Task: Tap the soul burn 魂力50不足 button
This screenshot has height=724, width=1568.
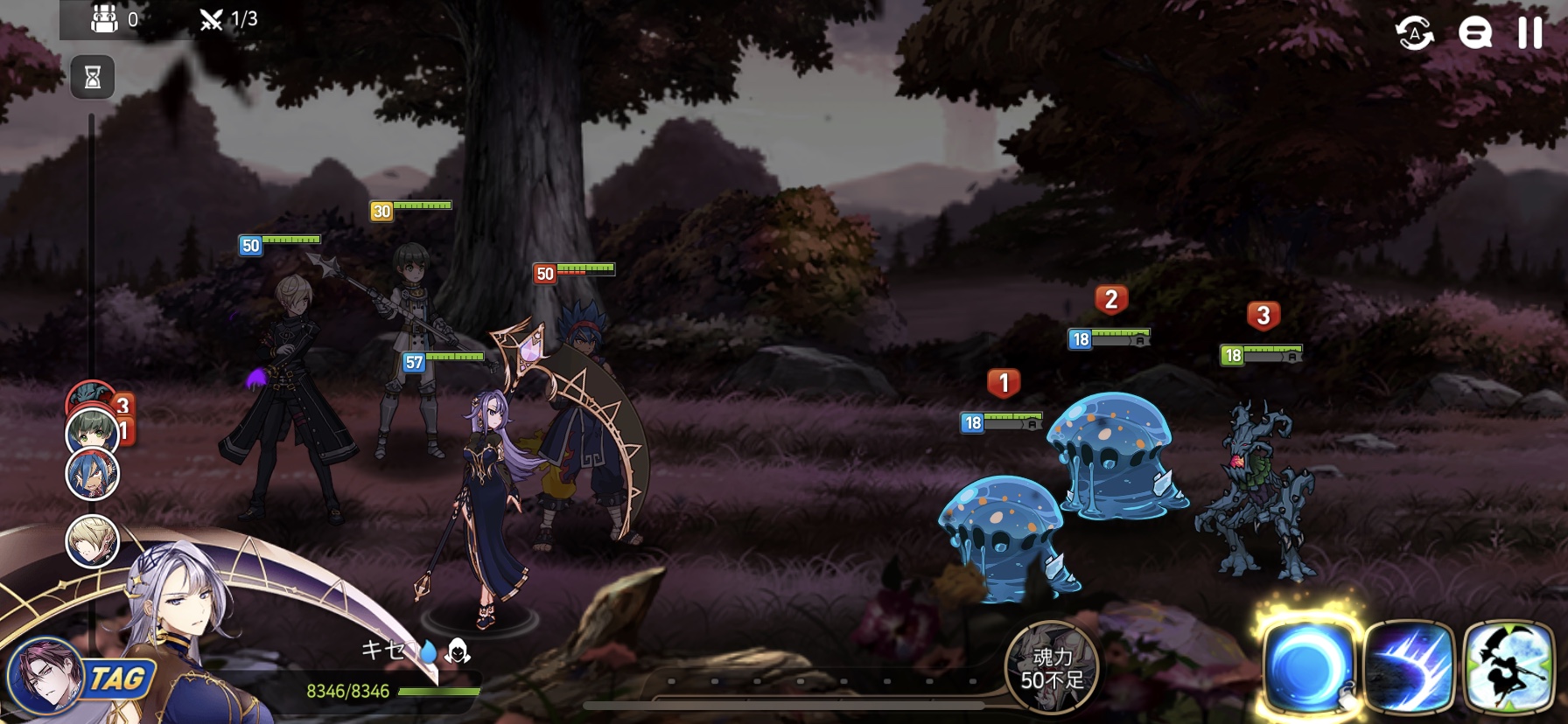Action: click(x=1051, y=668)
